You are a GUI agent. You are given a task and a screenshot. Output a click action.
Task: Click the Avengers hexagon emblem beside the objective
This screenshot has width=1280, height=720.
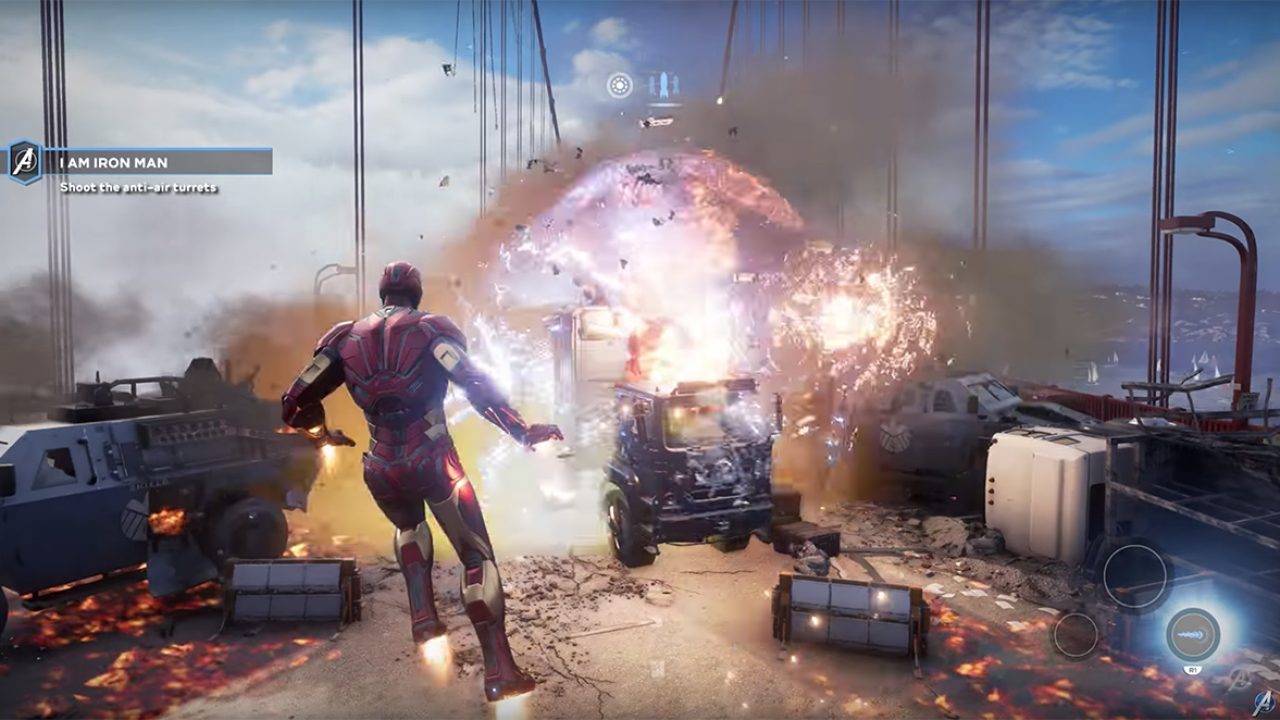[25, 162]
